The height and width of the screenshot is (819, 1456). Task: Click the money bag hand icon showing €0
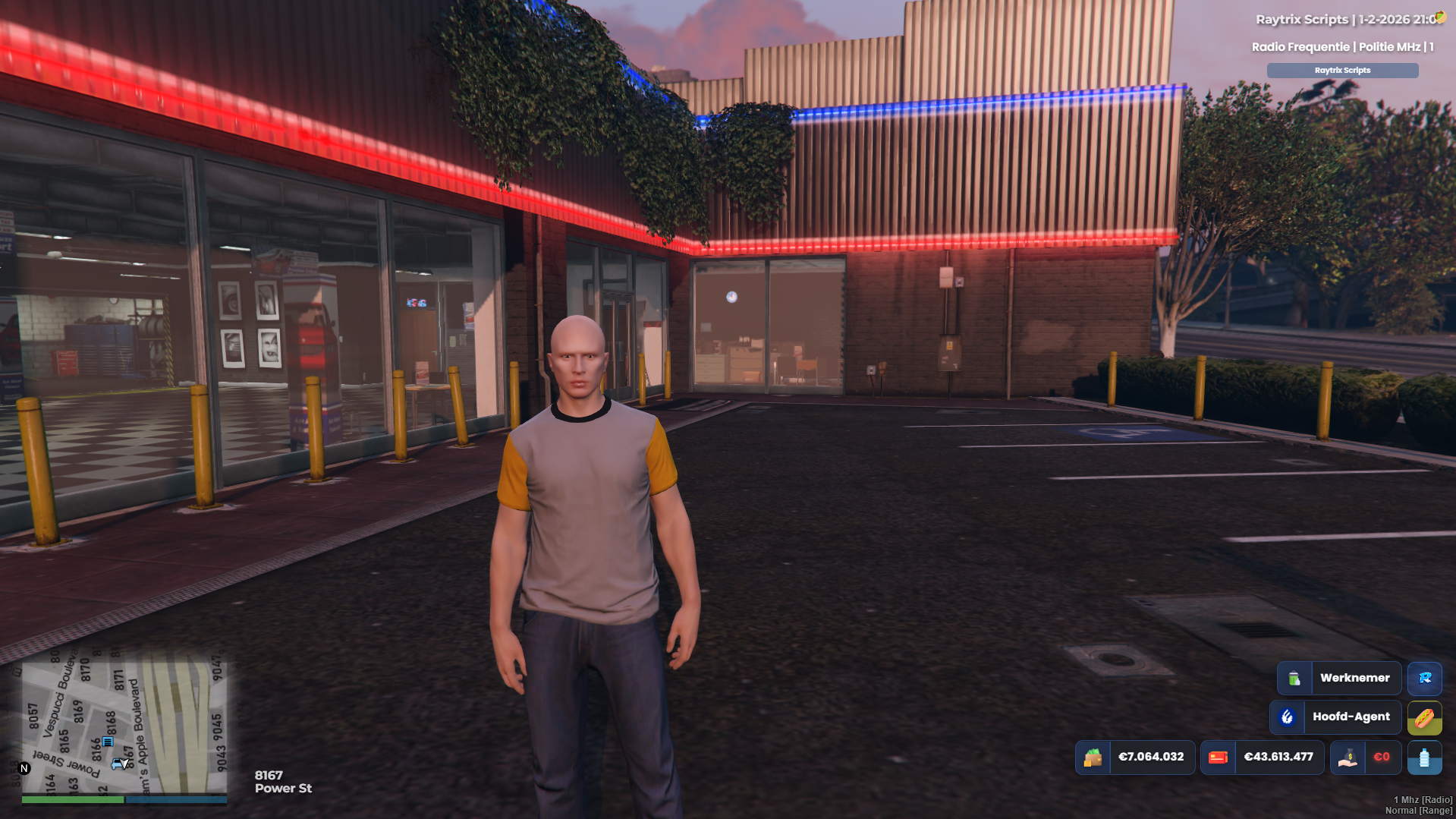[1348, 758]
